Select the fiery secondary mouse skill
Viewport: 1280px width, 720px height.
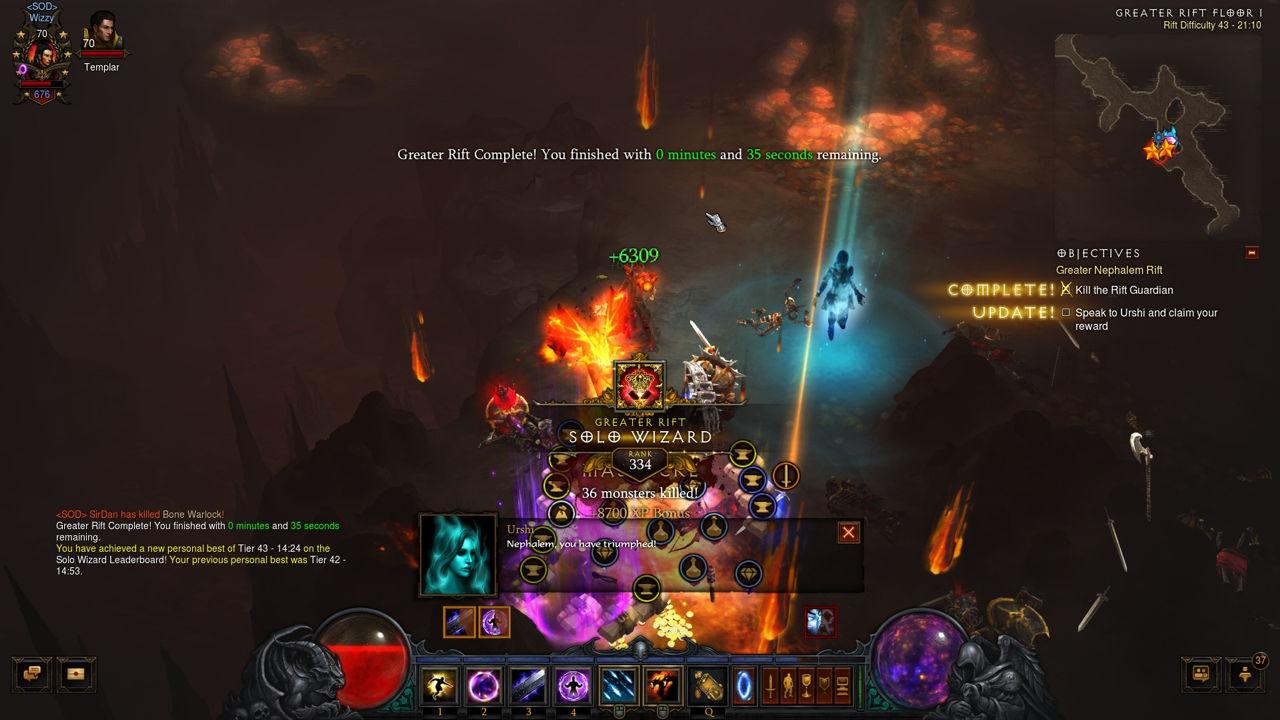pos(661,686)
